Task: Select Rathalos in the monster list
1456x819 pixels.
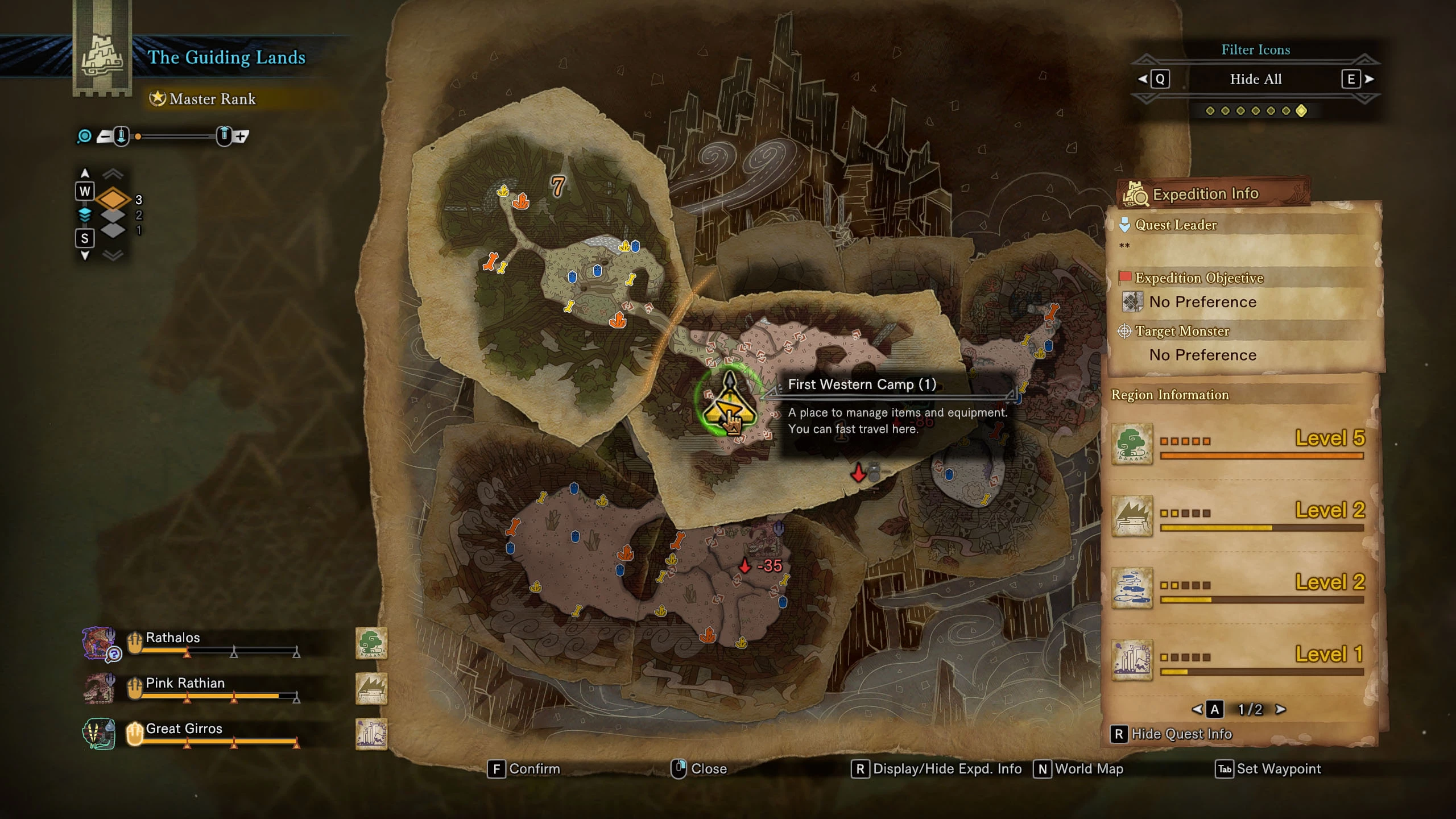Action: 173,638
